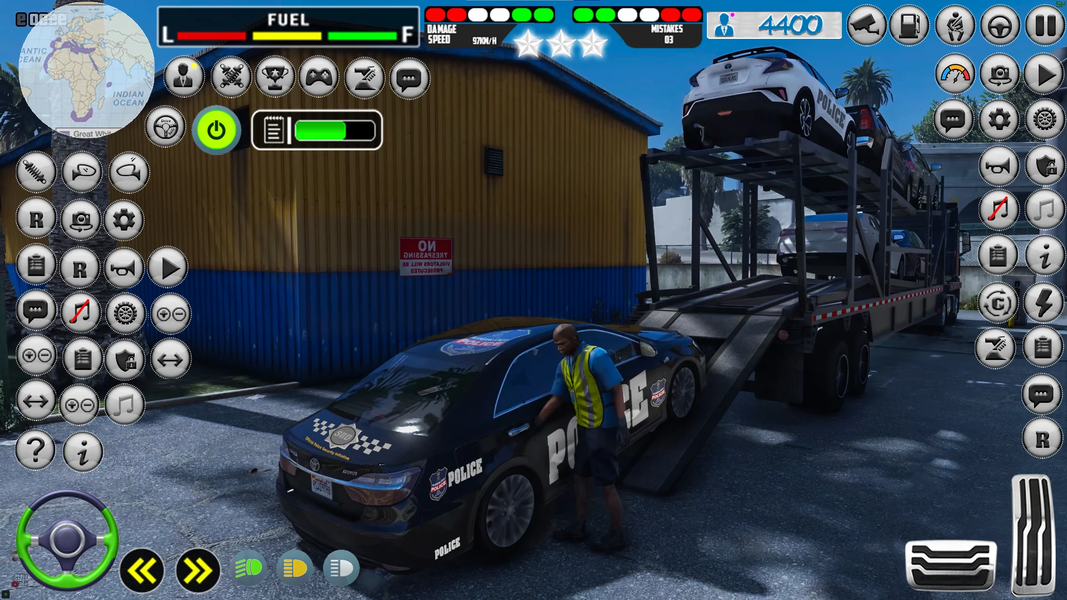
Task: Tap the speedometer gauge icon
Action: click(x=955, y=74)
